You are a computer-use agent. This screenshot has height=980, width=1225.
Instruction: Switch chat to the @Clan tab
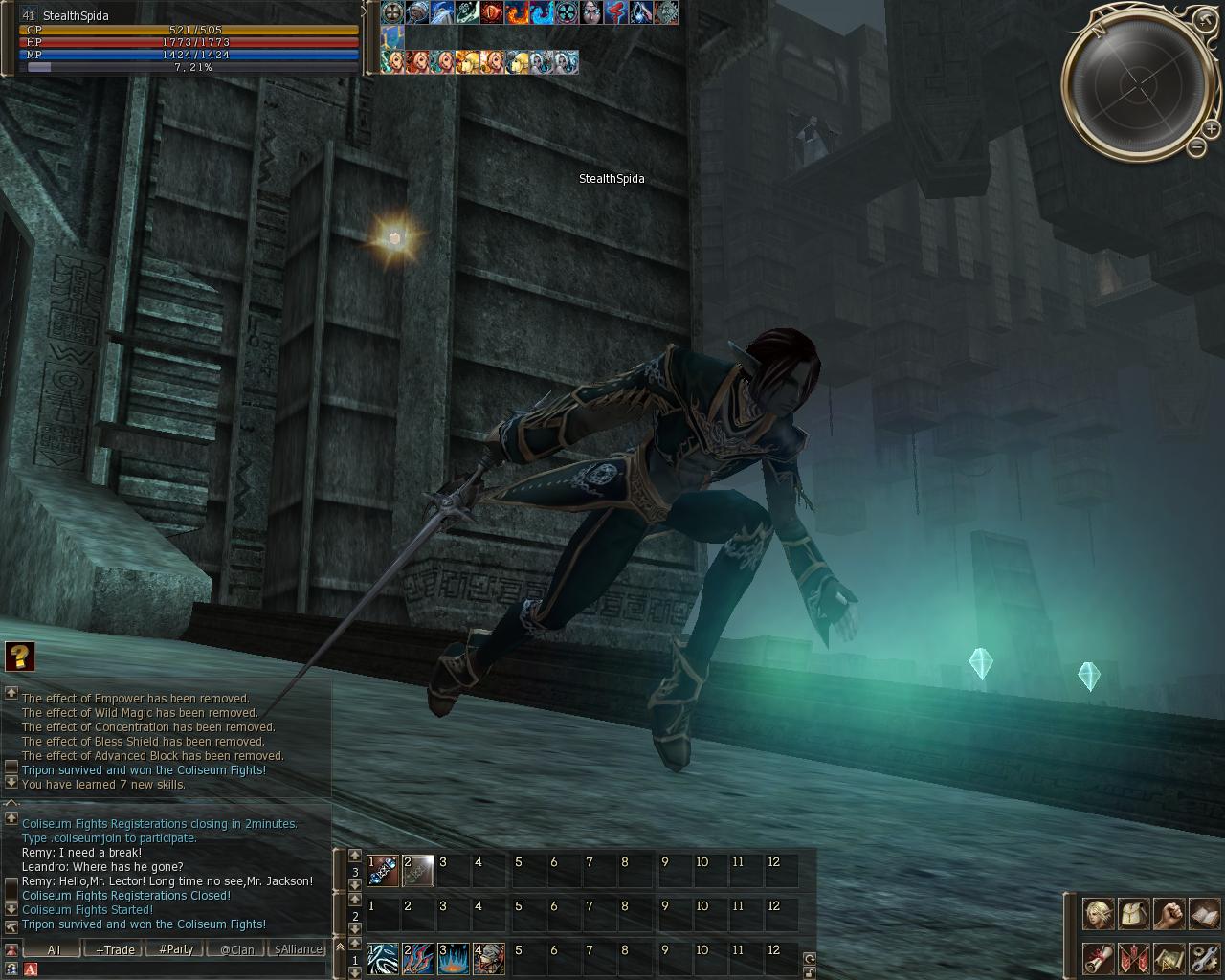[237, 949]
